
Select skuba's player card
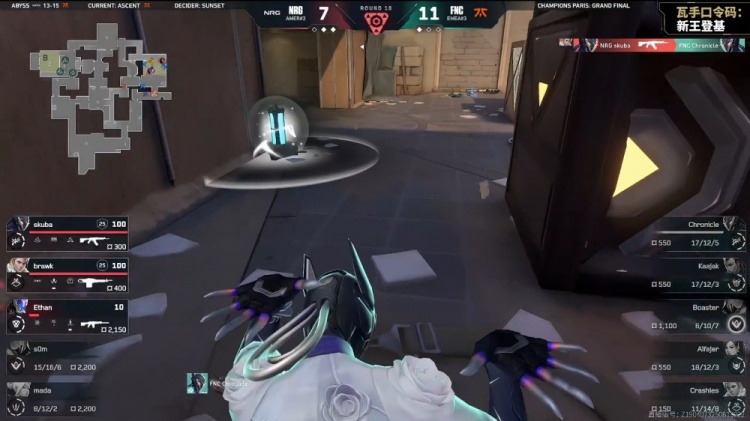point(68,232)
